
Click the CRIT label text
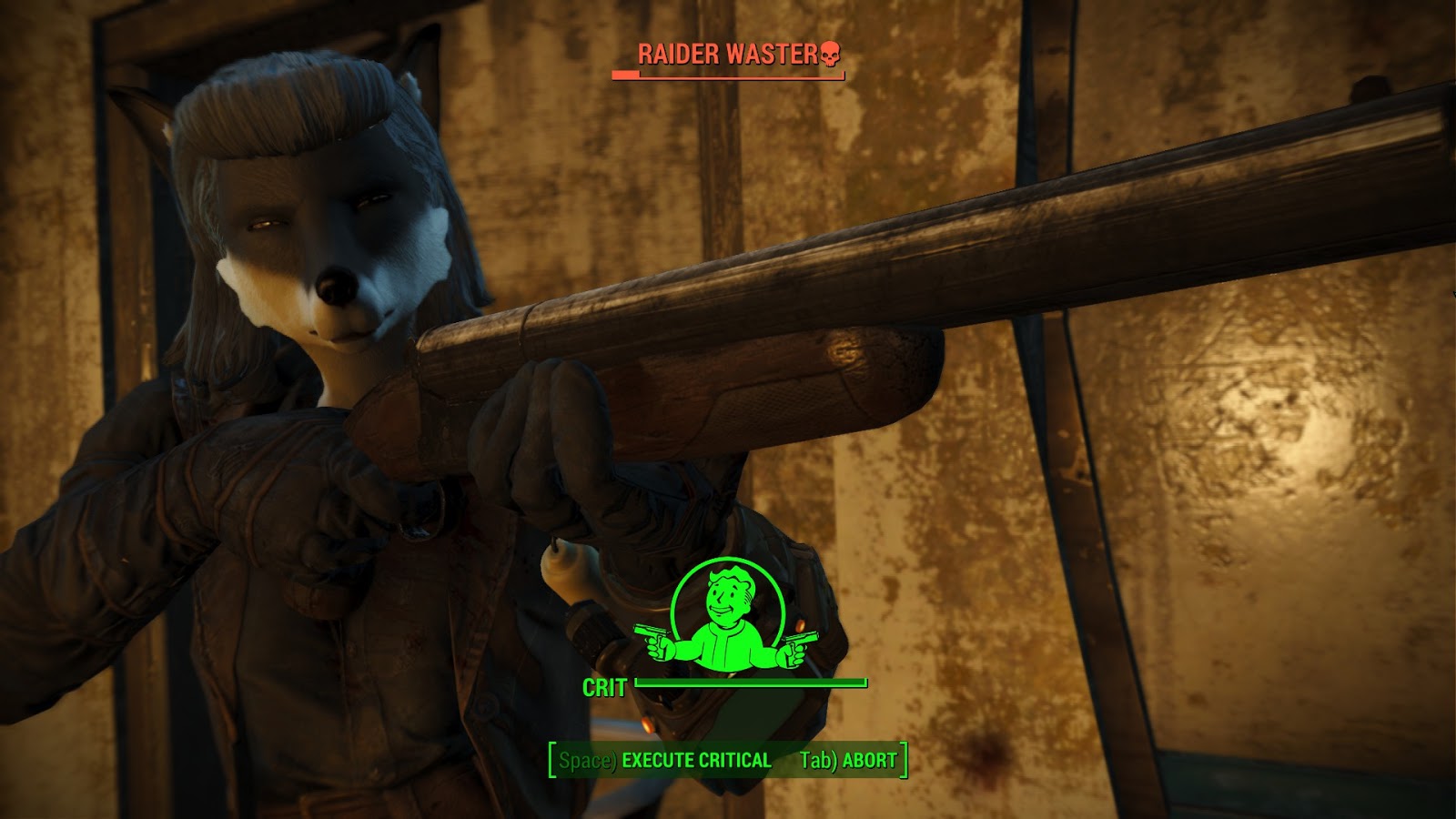(x=606, y=687)
